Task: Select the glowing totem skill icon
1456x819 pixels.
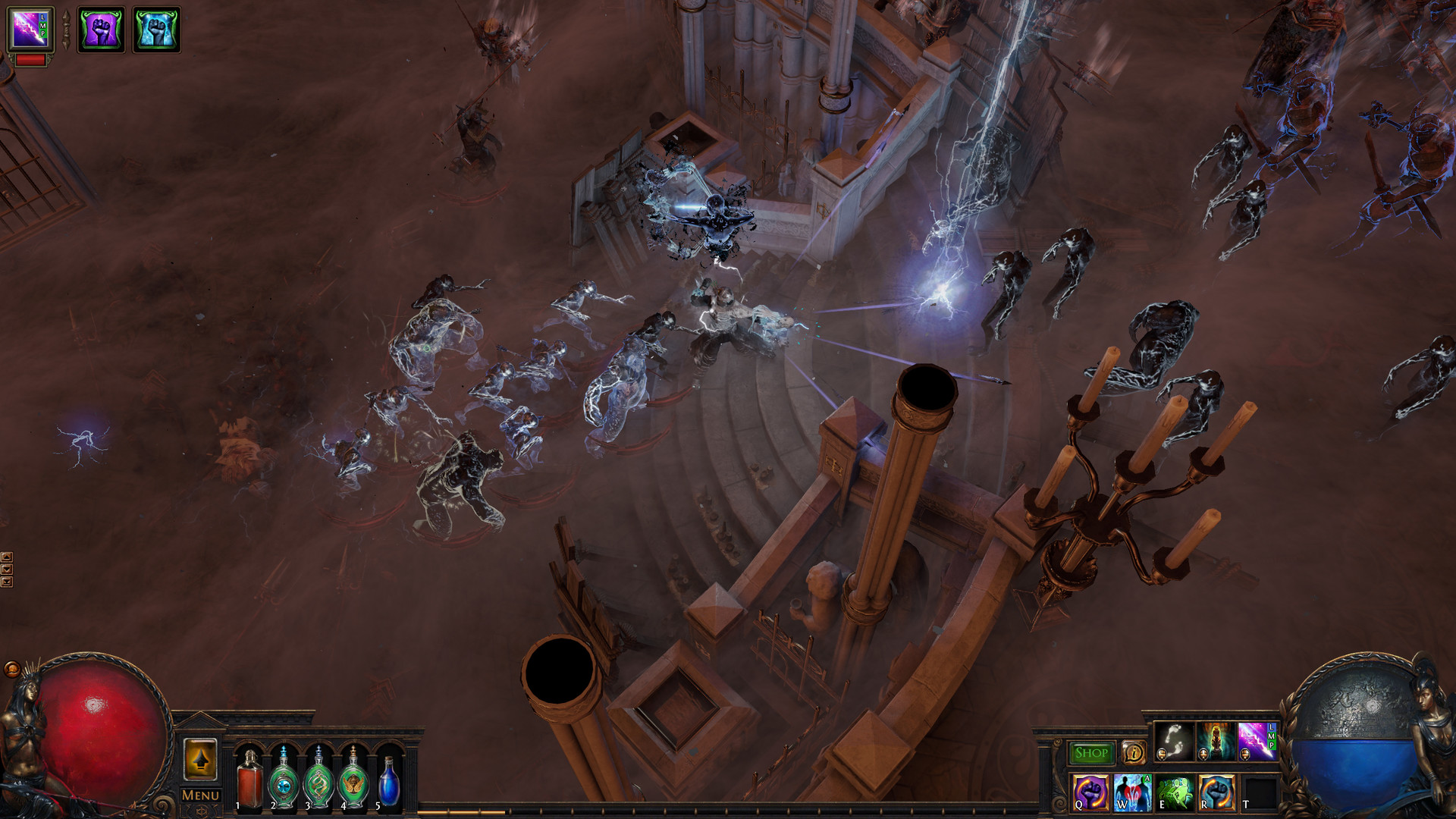Action: point(1215,742)
